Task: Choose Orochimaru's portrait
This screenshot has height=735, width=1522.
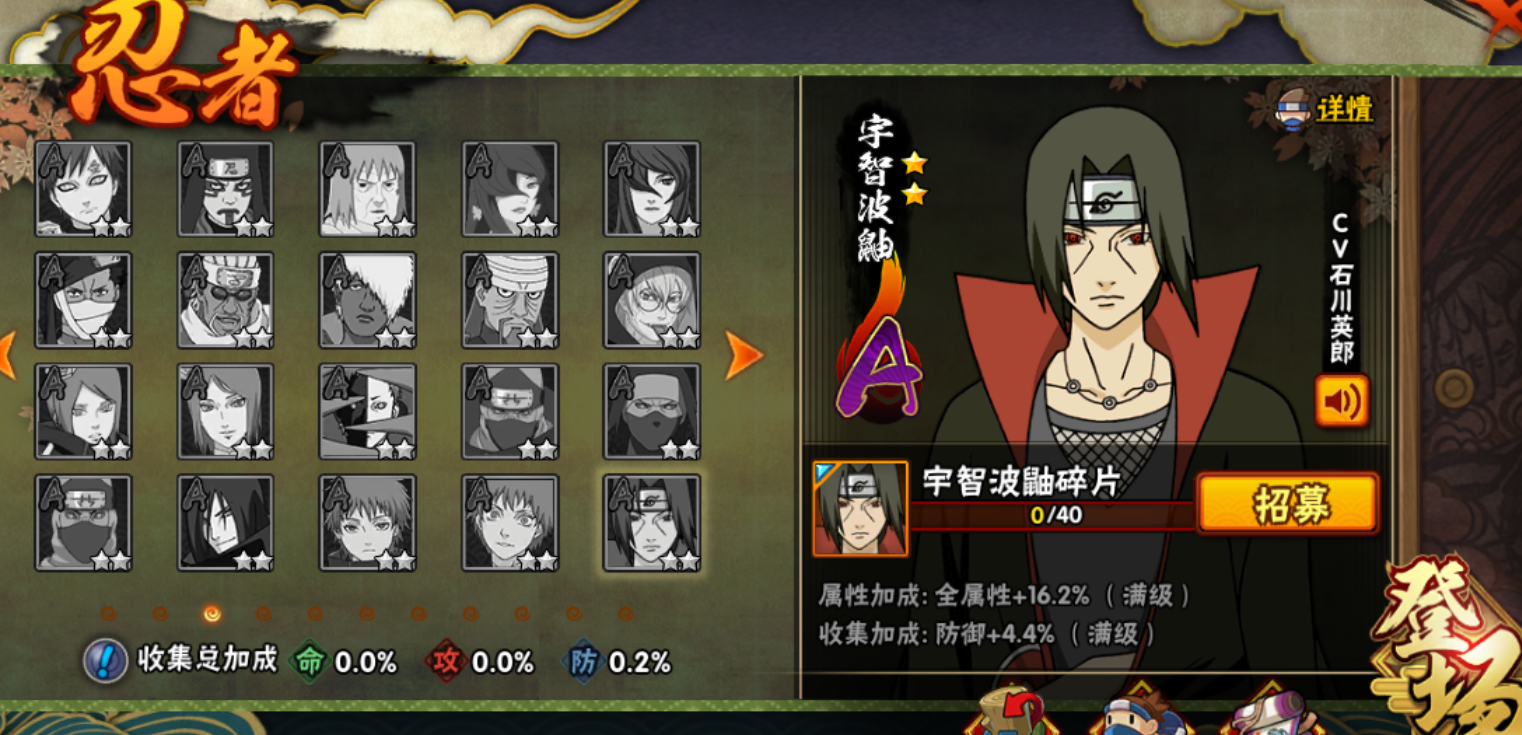Action: (x=226, y=522)
